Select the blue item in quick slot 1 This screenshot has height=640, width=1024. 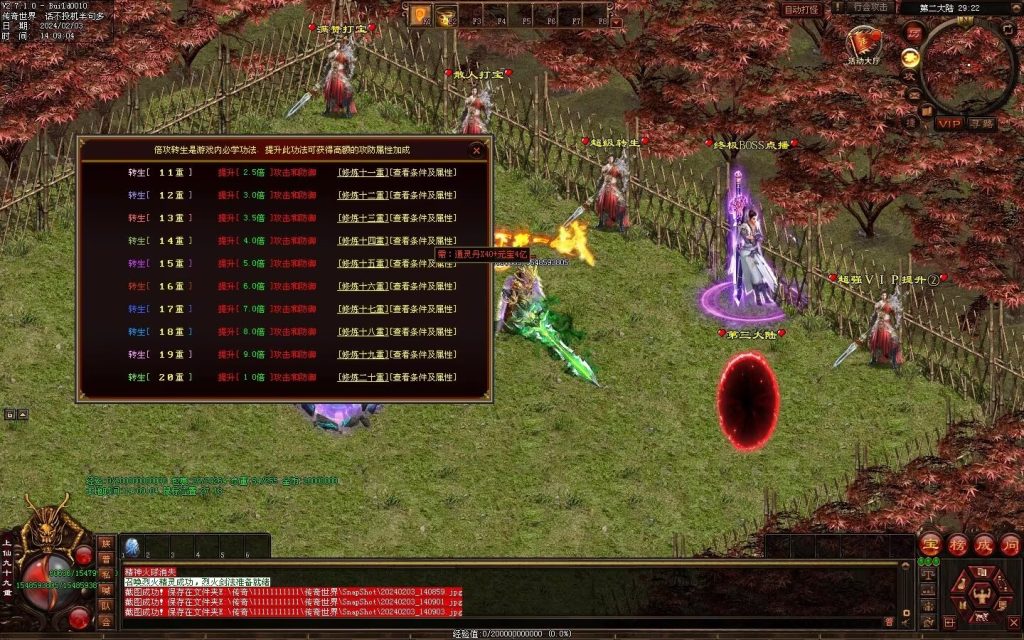tap(130, 546)
